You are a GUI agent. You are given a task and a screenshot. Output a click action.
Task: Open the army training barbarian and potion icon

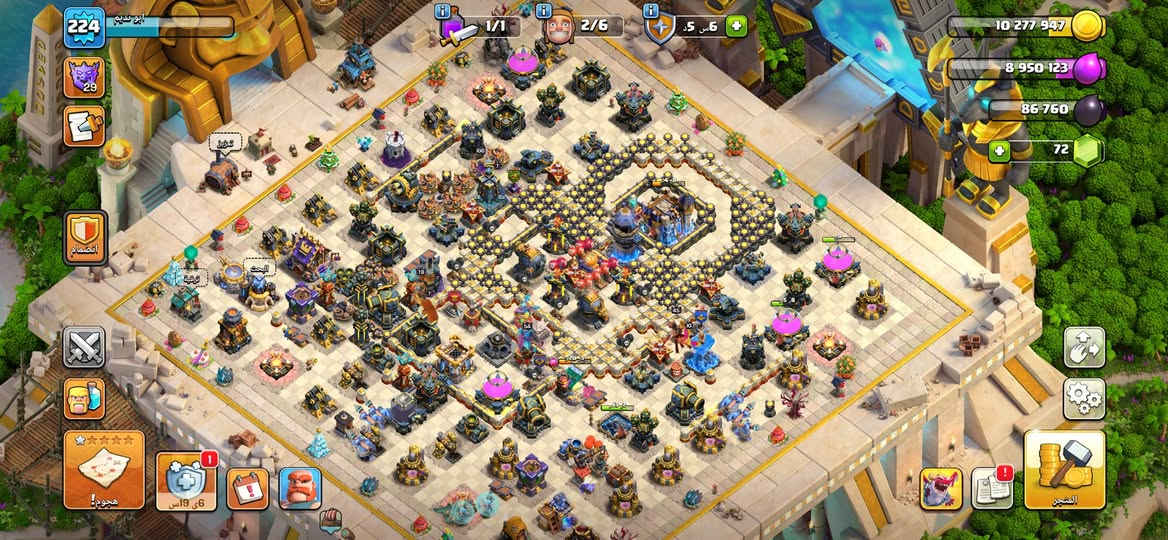[84, 398]
